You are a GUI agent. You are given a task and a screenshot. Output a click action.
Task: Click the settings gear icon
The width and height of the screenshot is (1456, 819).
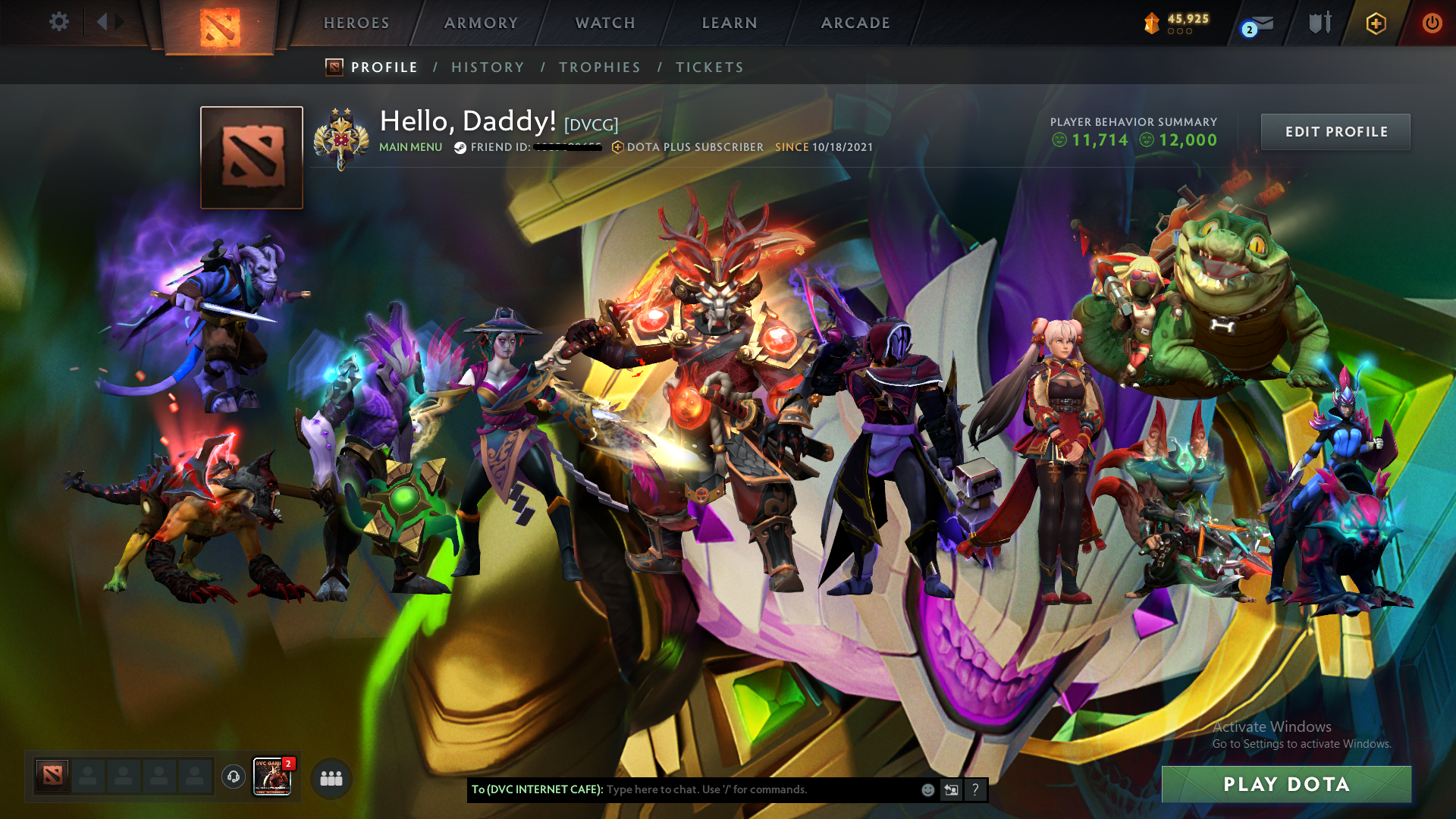pyautogui.click(x=58, y=23)
